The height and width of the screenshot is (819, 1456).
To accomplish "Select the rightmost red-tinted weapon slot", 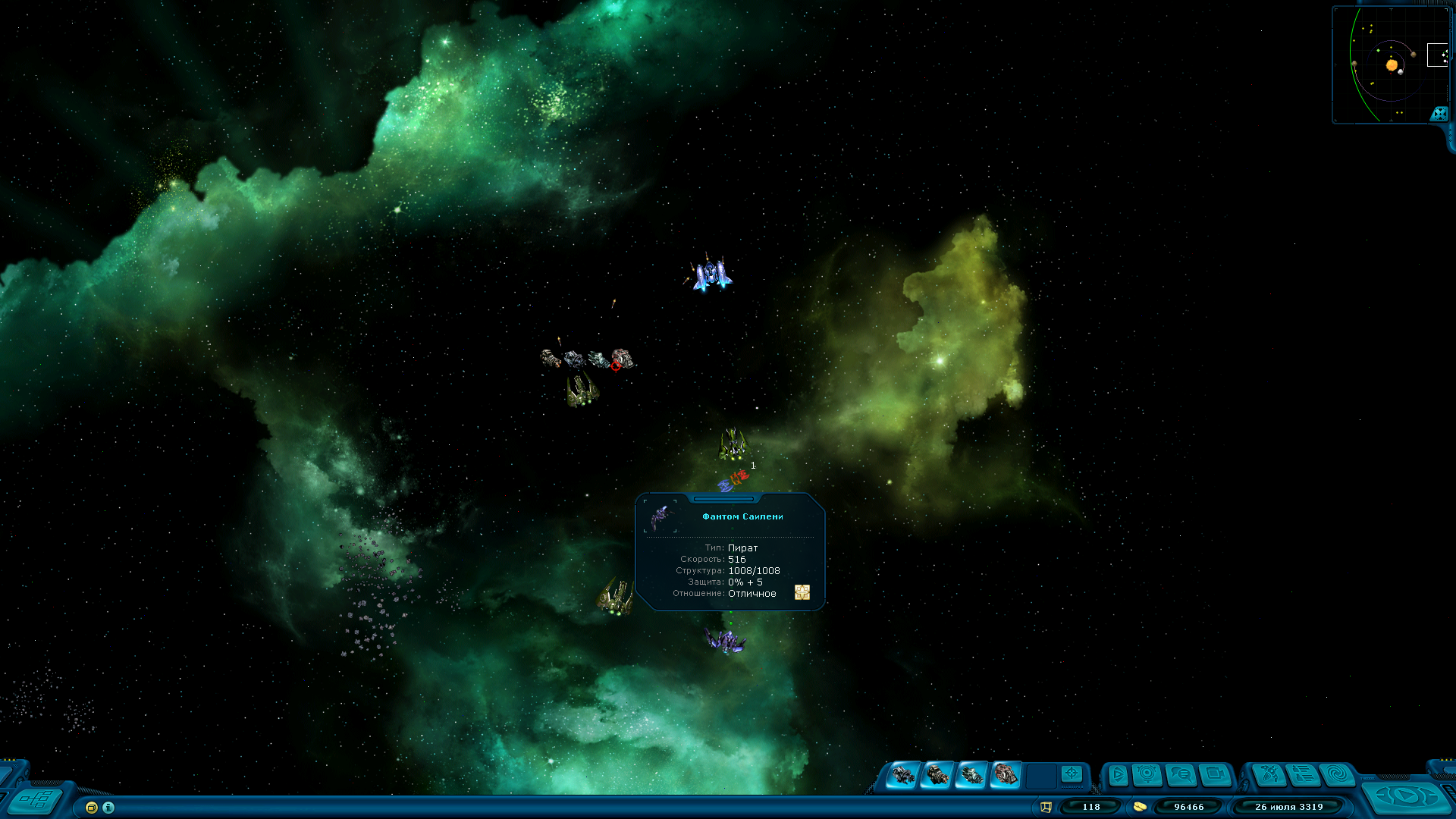I will [x=1006, y=775].
